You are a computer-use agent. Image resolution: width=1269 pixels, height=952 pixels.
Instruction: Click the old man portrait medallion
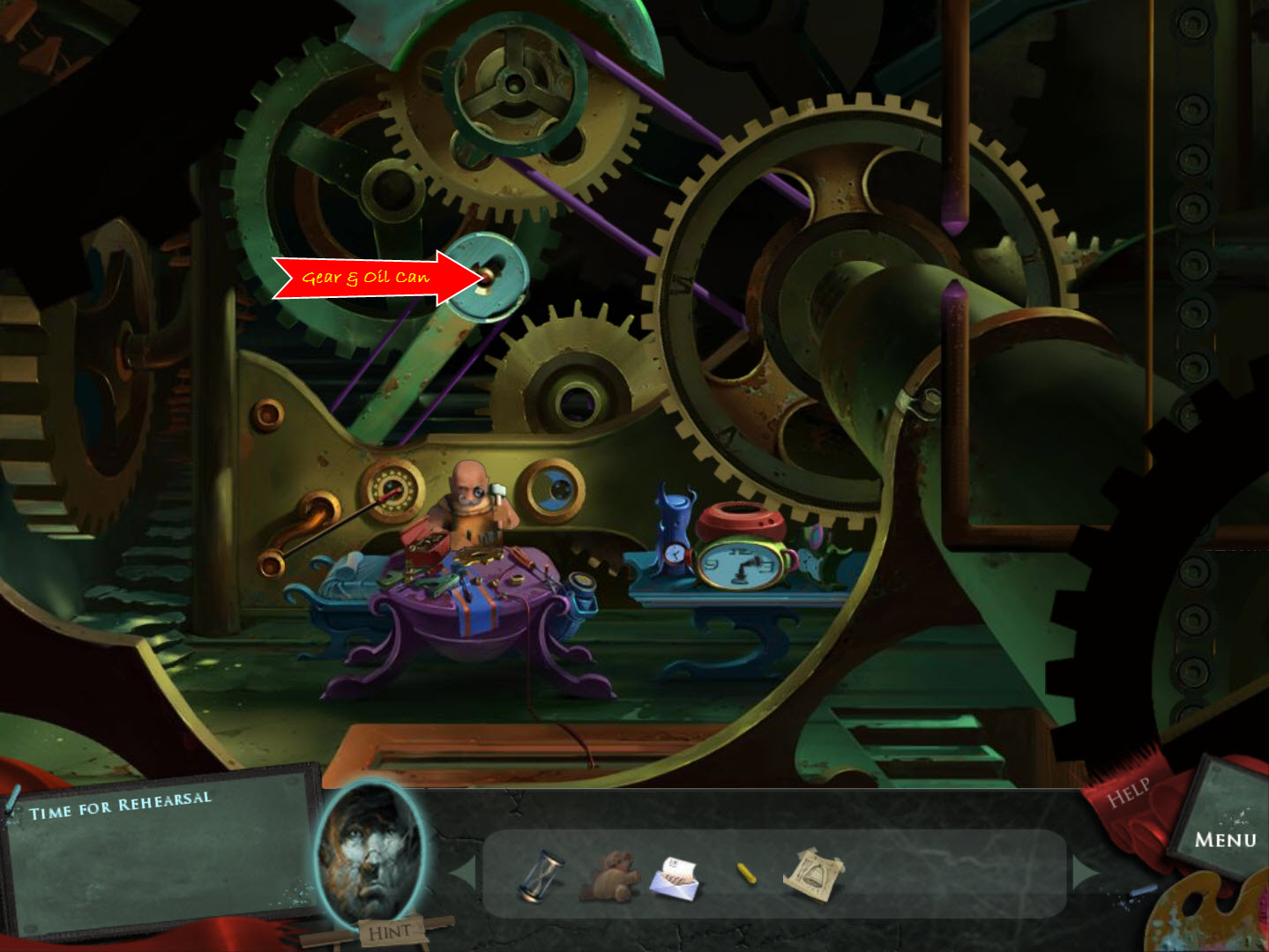pos(374,859)
